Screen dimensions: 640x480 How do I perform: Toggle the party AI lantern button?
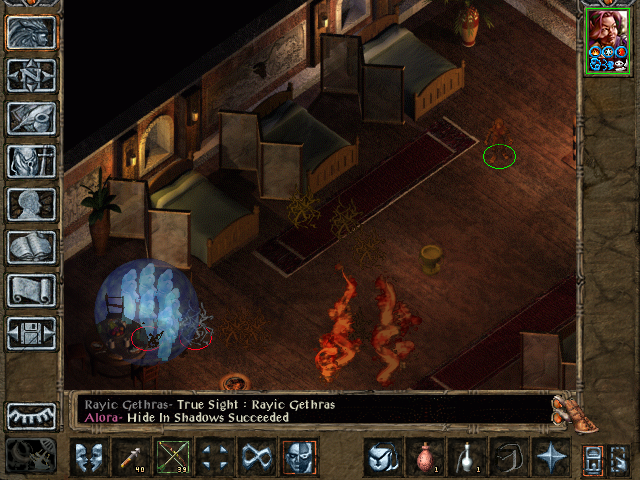click(592, 458)
